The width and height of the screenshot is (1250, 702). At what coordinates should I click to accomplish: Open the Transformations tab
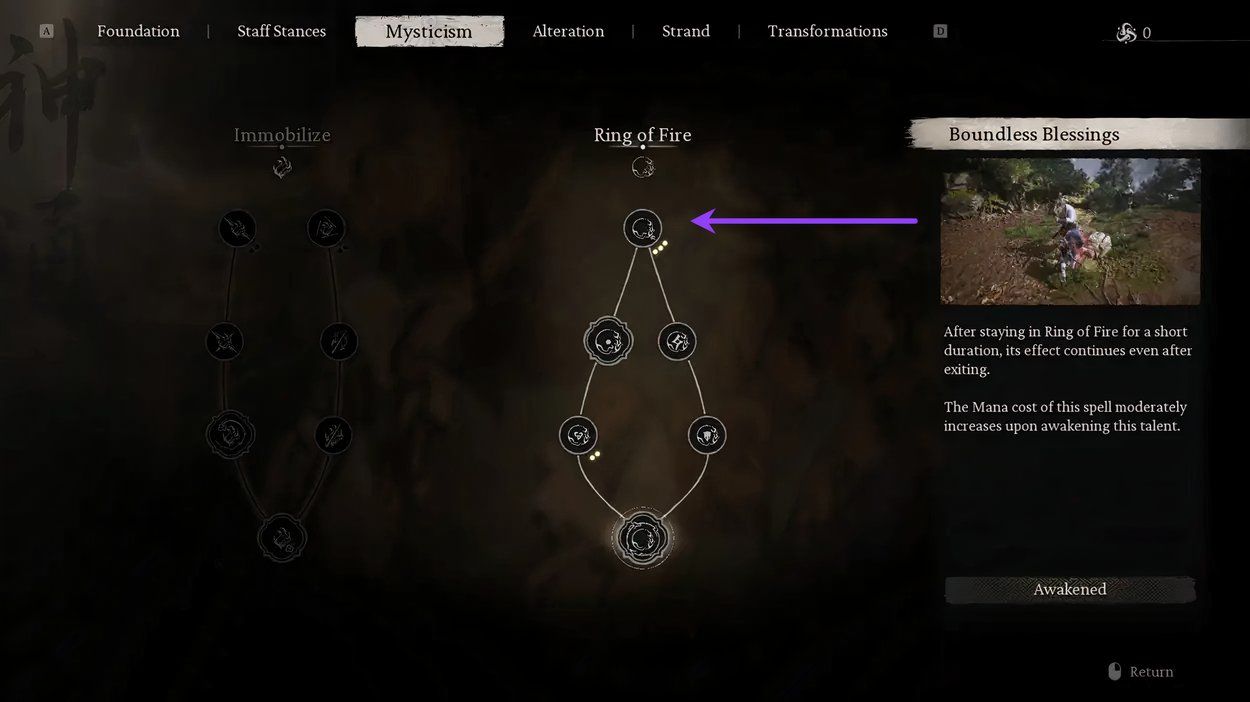point(827,31)
